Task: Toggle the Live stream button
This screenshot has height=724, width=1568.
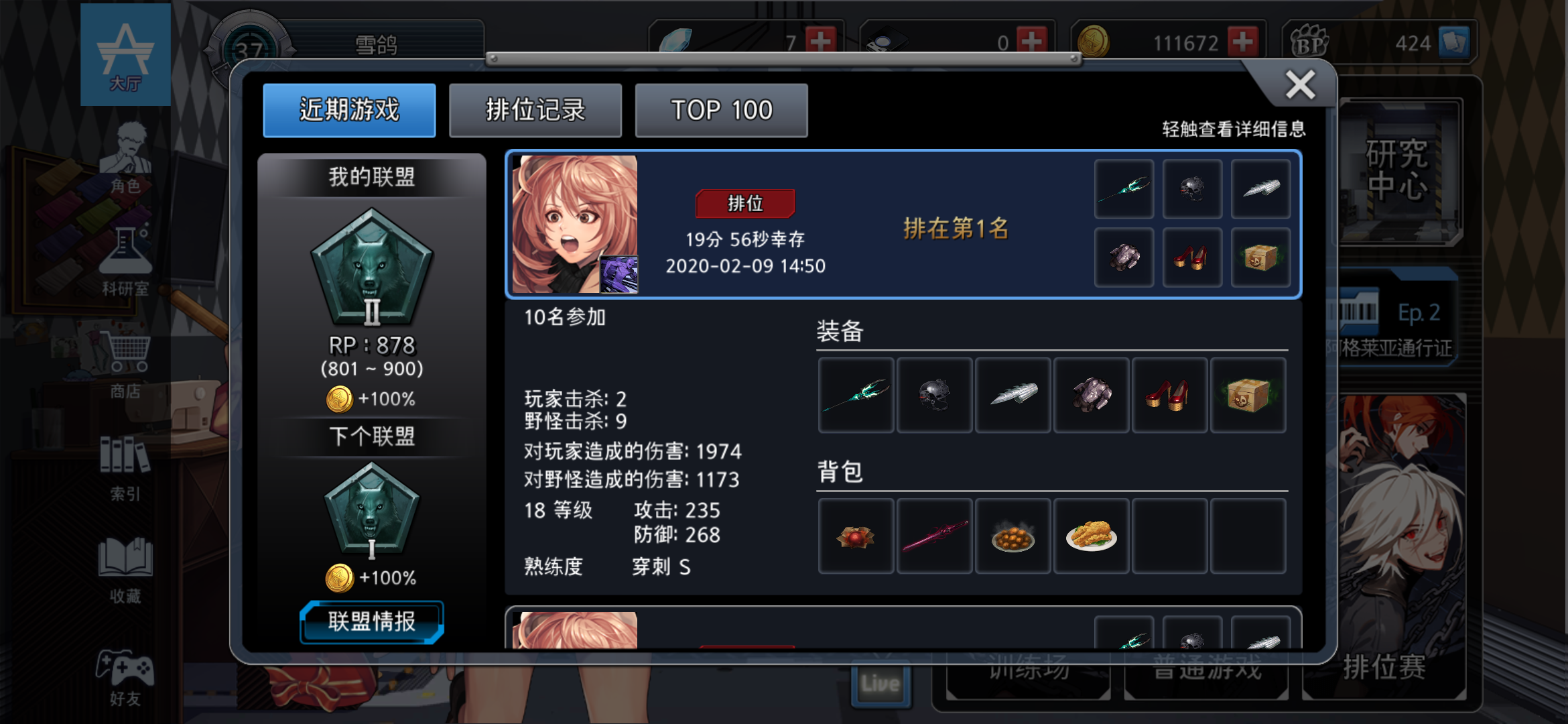Action: tap(880, 682)
